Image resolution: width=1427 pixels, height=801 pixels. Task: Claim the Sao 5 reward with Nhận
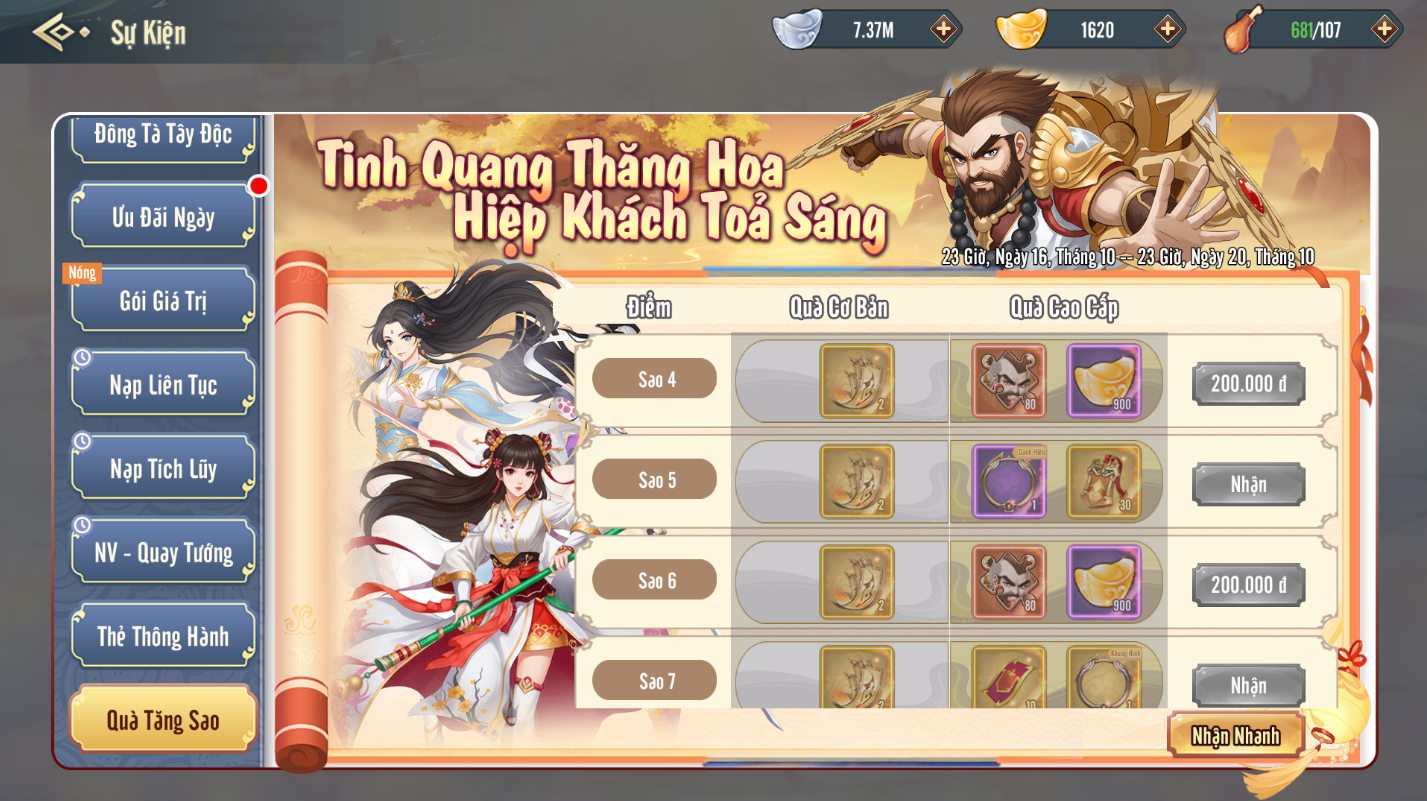pos(1248,485)
